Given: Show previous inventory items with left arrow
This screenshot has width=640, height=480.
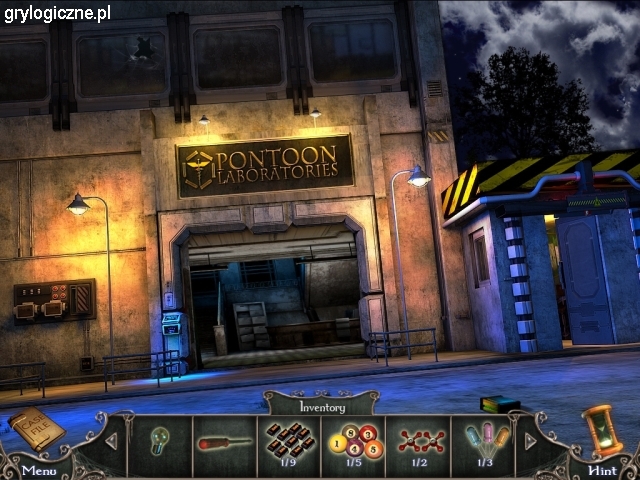Looking at the screenshot, I should click(x=111, y=441).
